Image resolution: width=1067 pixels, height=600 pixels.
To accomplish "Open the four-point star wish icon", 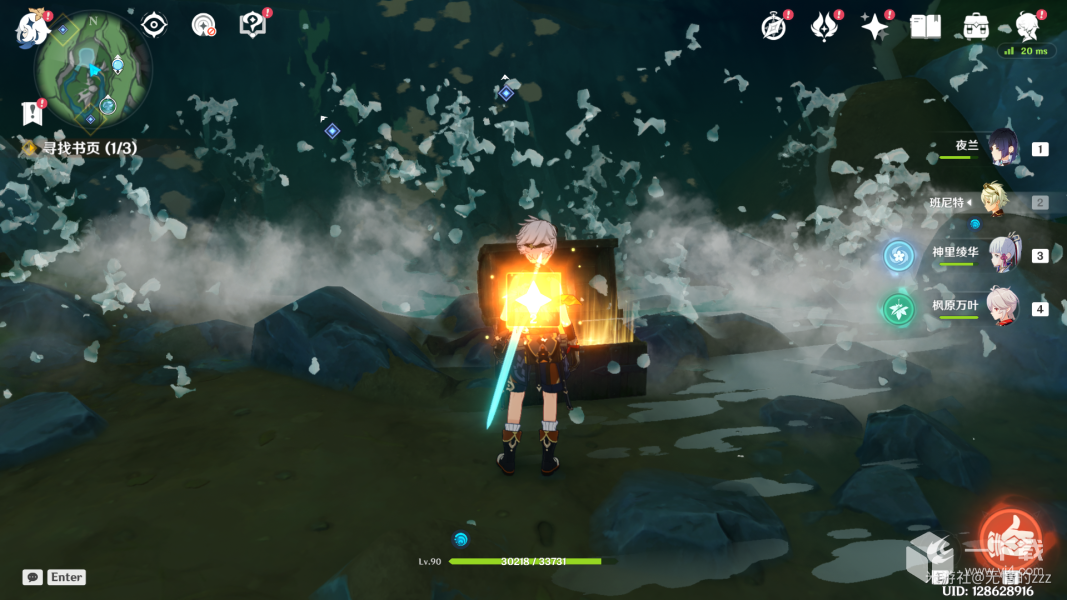I will pyautogui.click(x=874, y=27).
